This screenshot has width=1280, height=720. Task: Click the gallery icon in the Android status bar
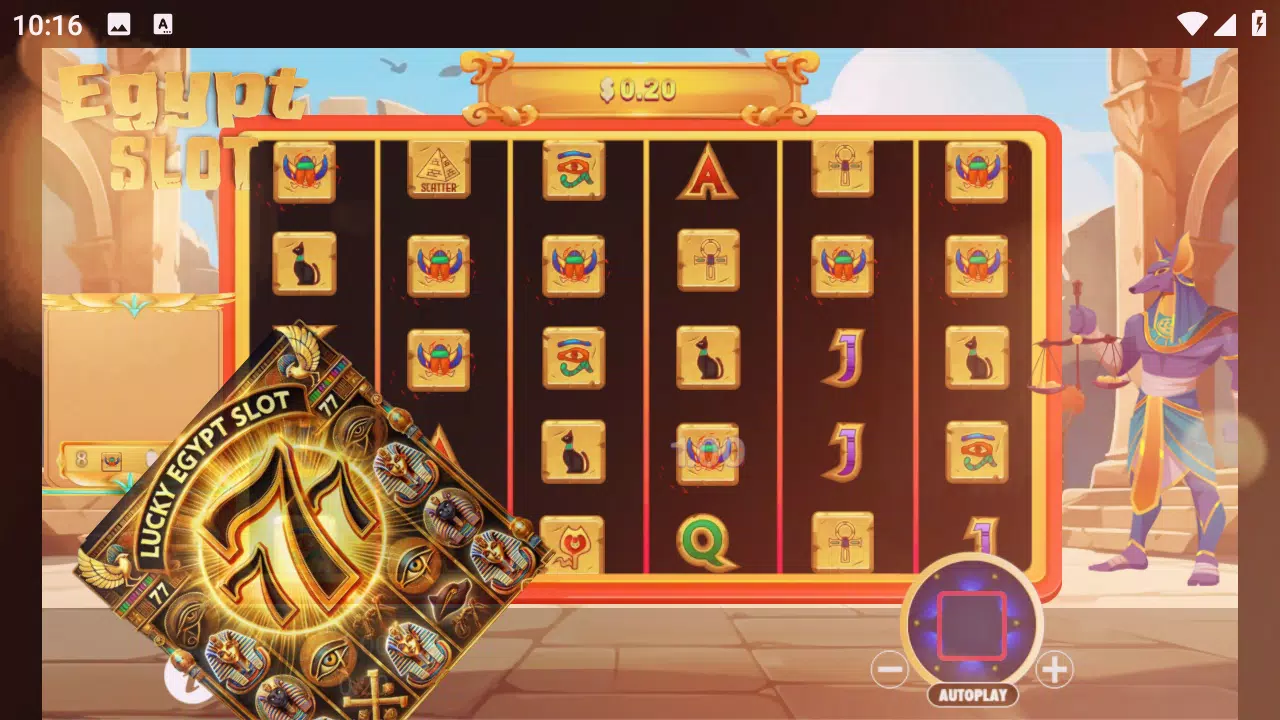tap(119, 23)
